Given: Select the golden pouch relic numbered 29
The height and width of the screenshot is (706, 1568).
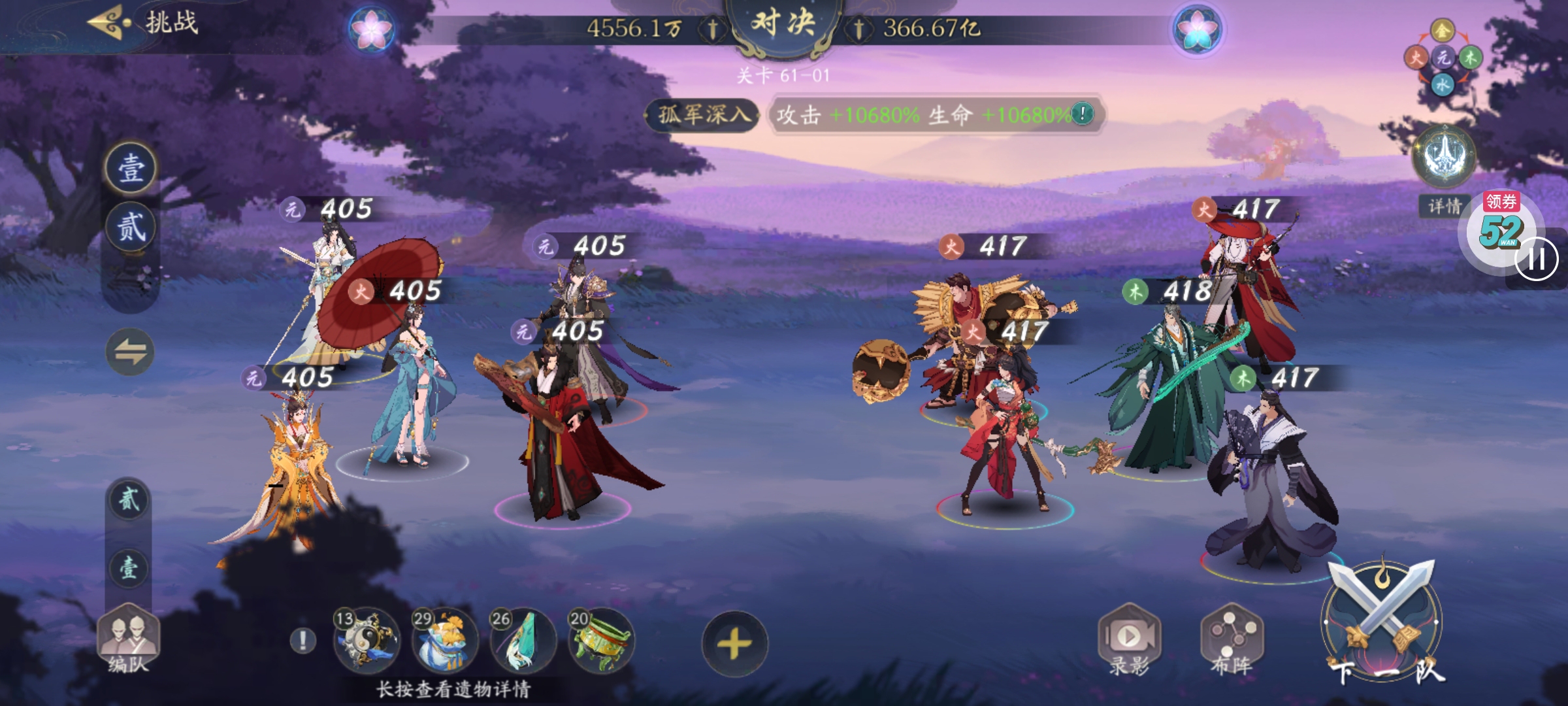Looking at the screenshot, I should pyautogui.click(x=444, y=641).
